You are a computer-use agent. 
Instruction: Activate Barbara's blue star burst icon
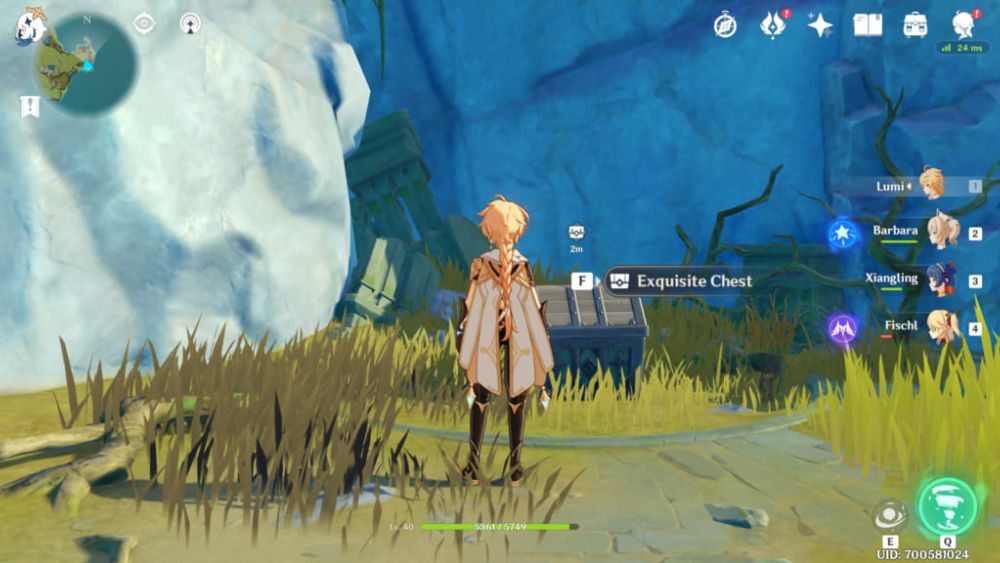[x=843, y=235]
